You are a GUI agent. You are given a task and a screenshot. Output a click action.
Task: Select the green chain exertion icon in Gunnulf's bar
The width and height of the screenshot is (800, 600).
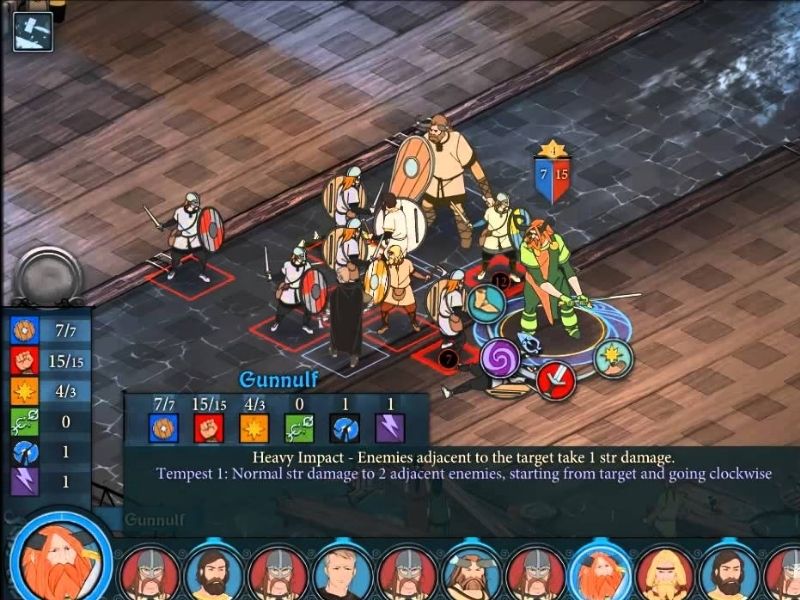(x=299, y=427)
